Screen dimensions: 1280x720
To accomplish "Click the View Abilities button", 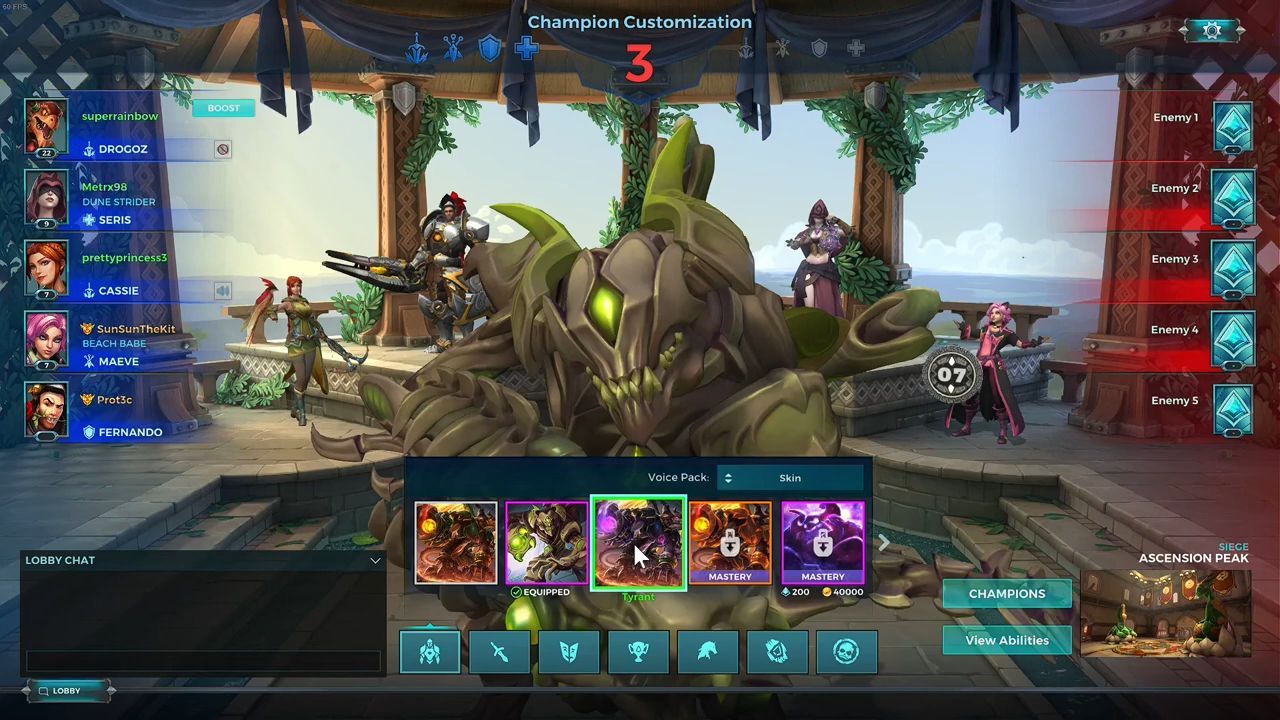I will [x=1006, y=640].
